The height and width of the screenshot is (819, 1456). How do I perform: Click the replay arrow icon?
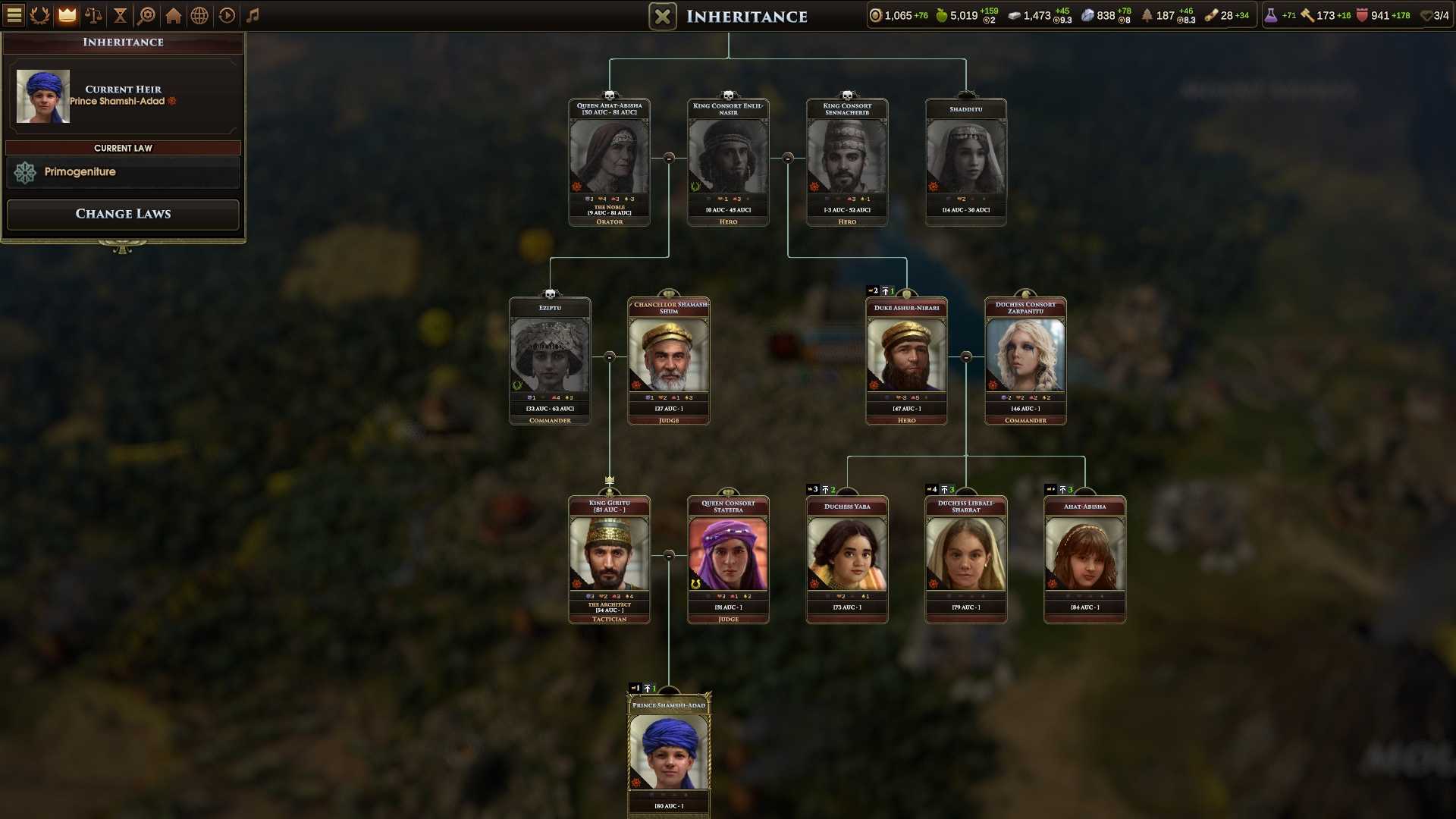point(226,15)
